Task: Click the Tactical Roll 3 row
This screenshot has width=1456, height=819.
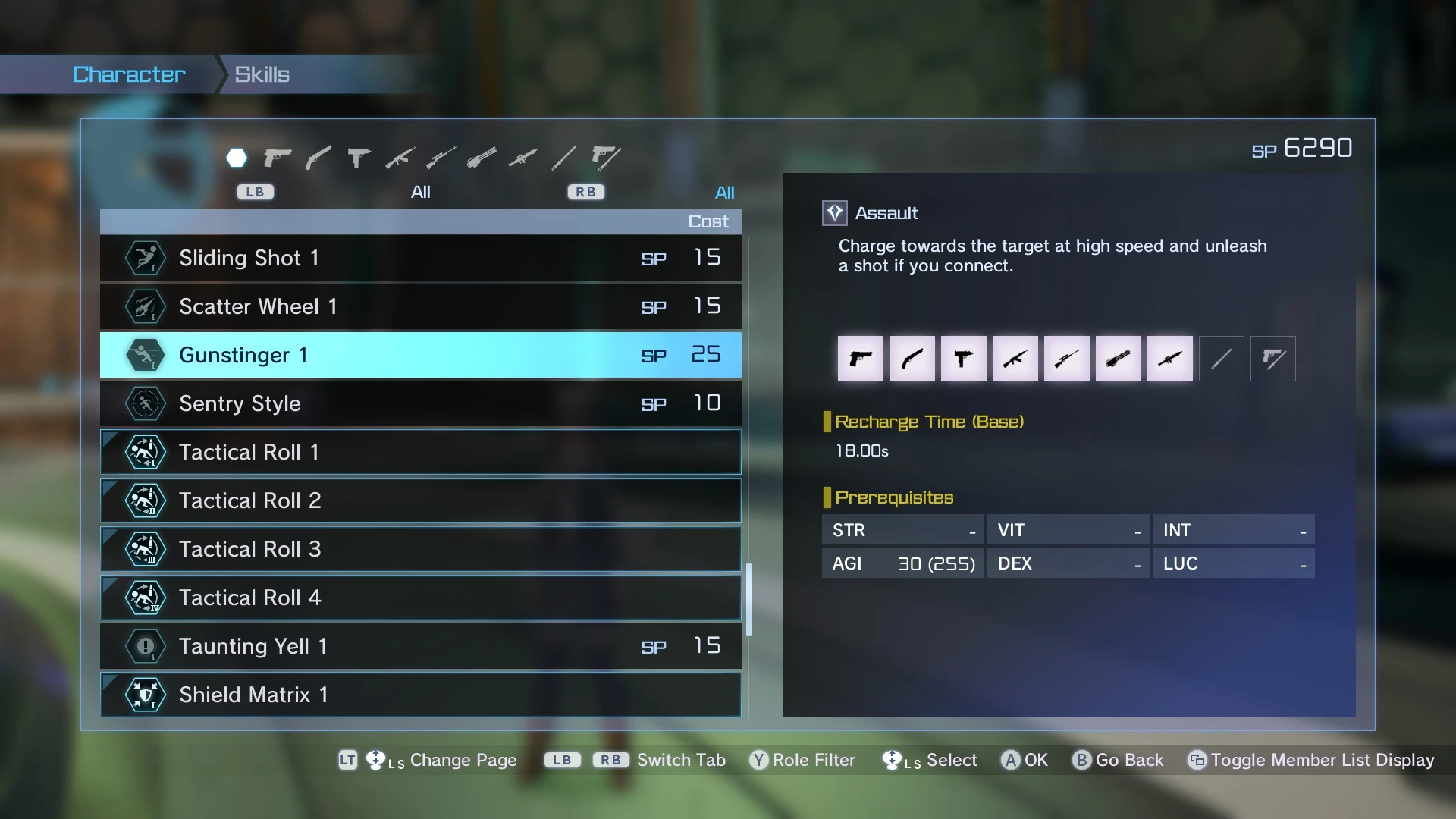Action: pos(420,549)
